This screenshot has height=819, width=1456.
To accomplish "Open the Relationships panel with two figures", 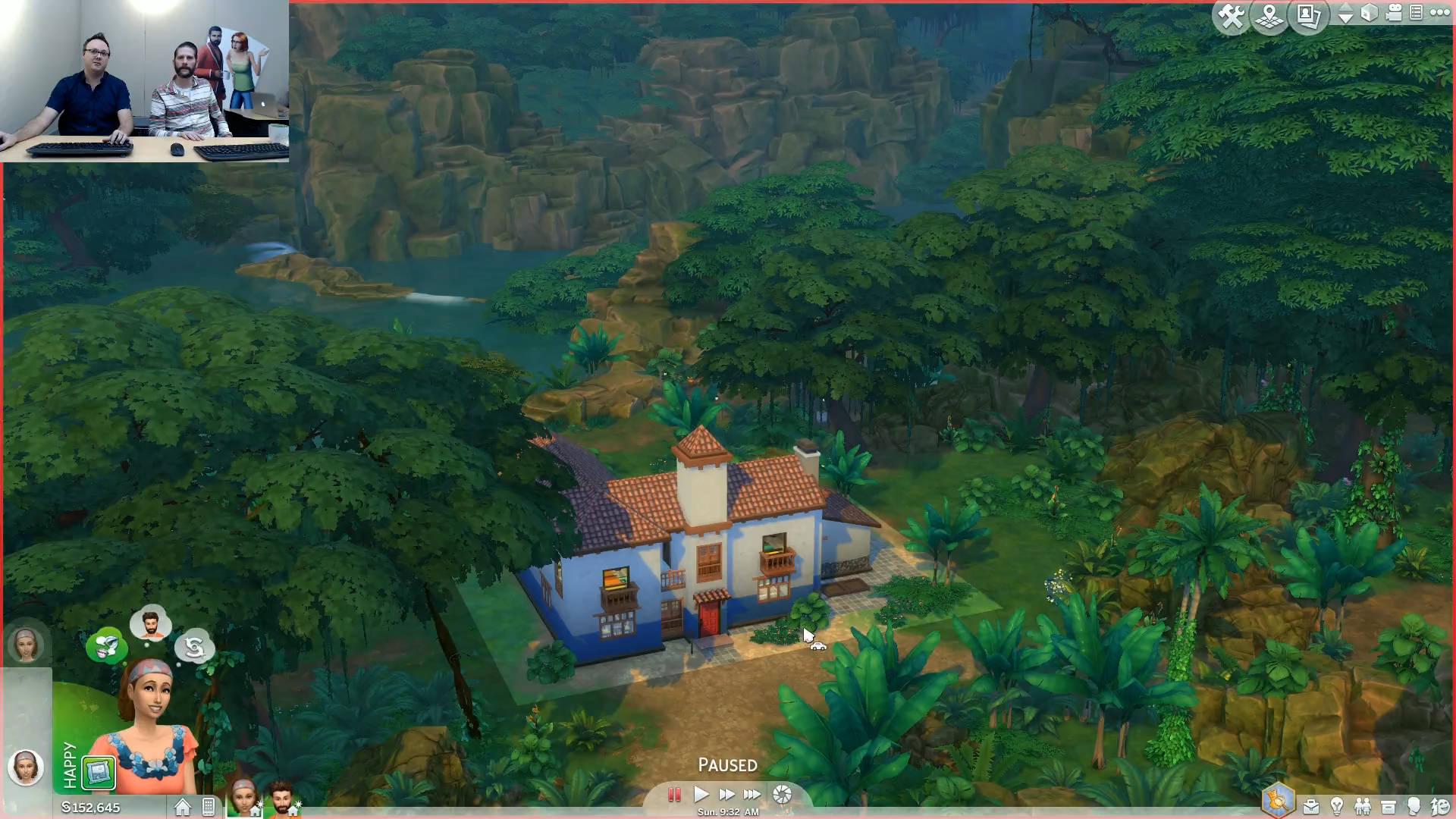I will (x=1363, y=806).
